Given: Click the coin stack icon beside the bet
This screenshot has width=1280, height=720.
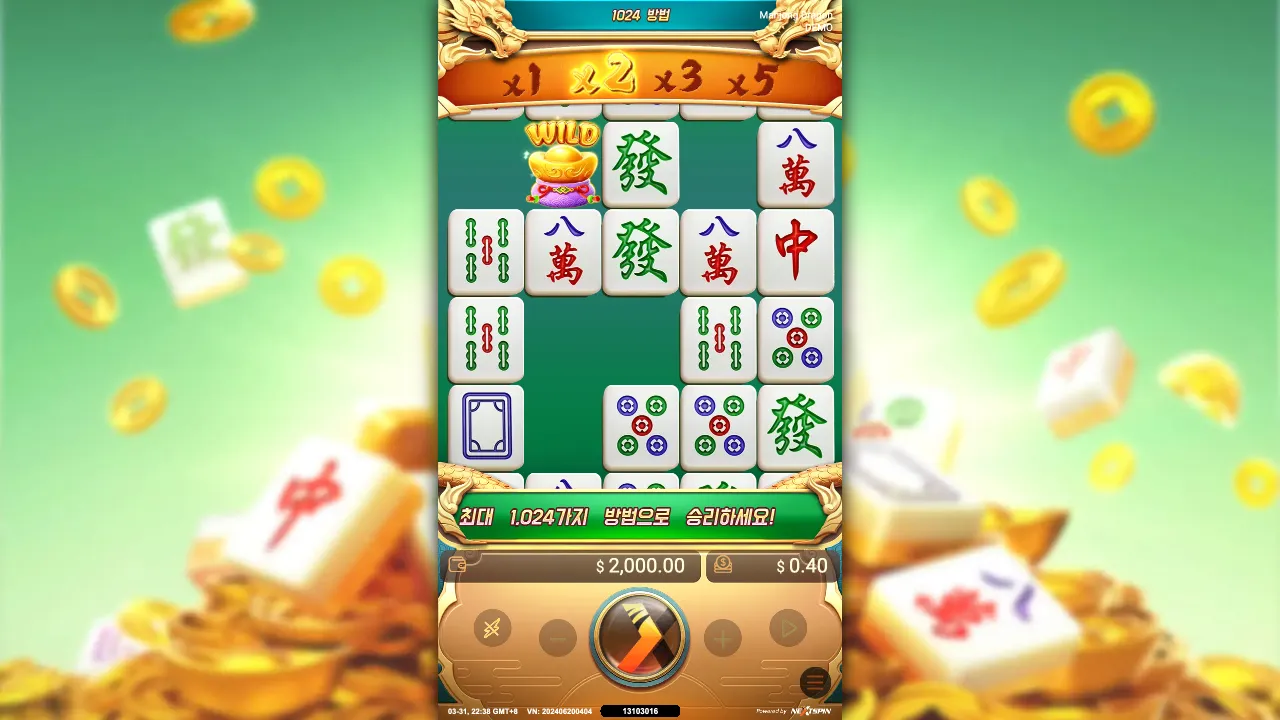Looking at the screenshot, I should [721, 567].
